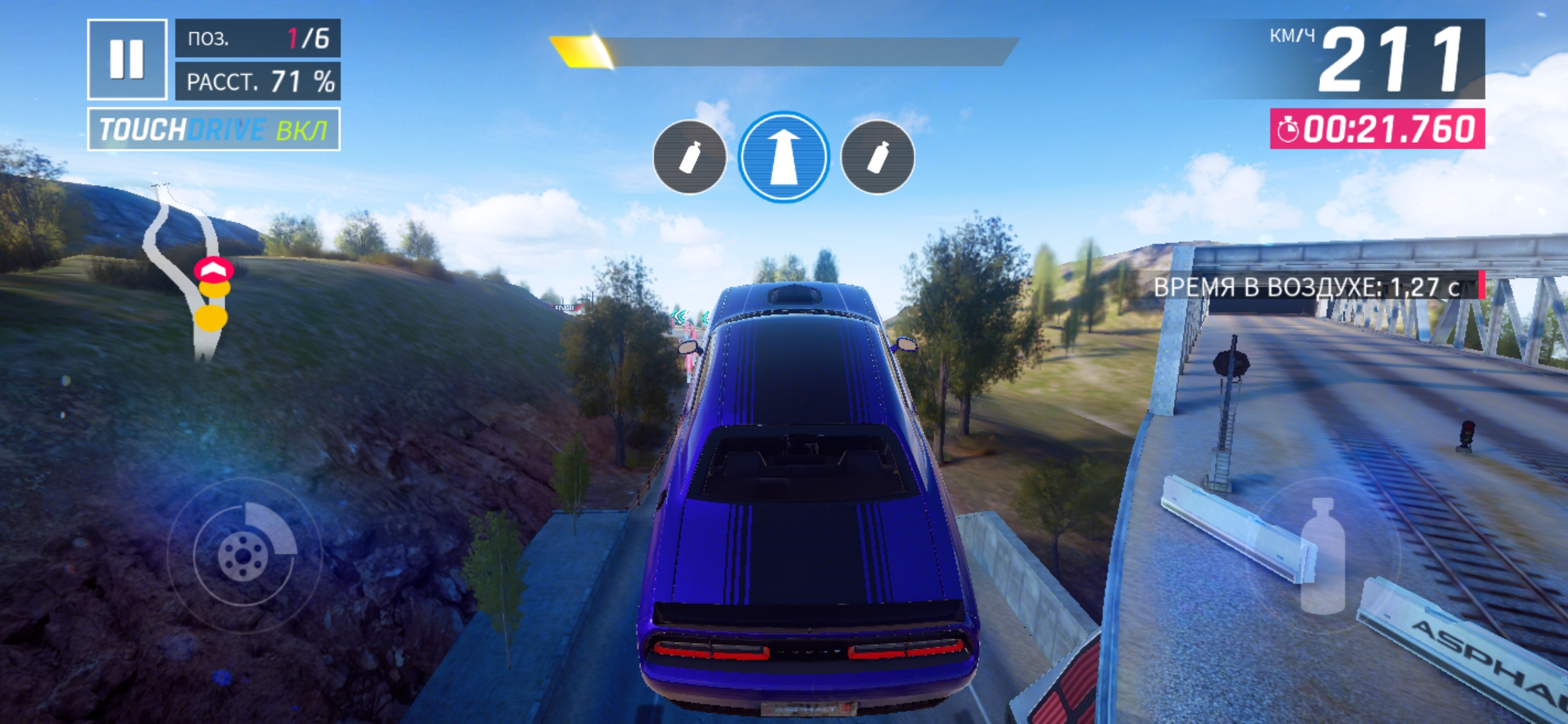Screen dimensions: 1568x724
Task: Tap the brake disc drift button
Action: pos(244,554)
